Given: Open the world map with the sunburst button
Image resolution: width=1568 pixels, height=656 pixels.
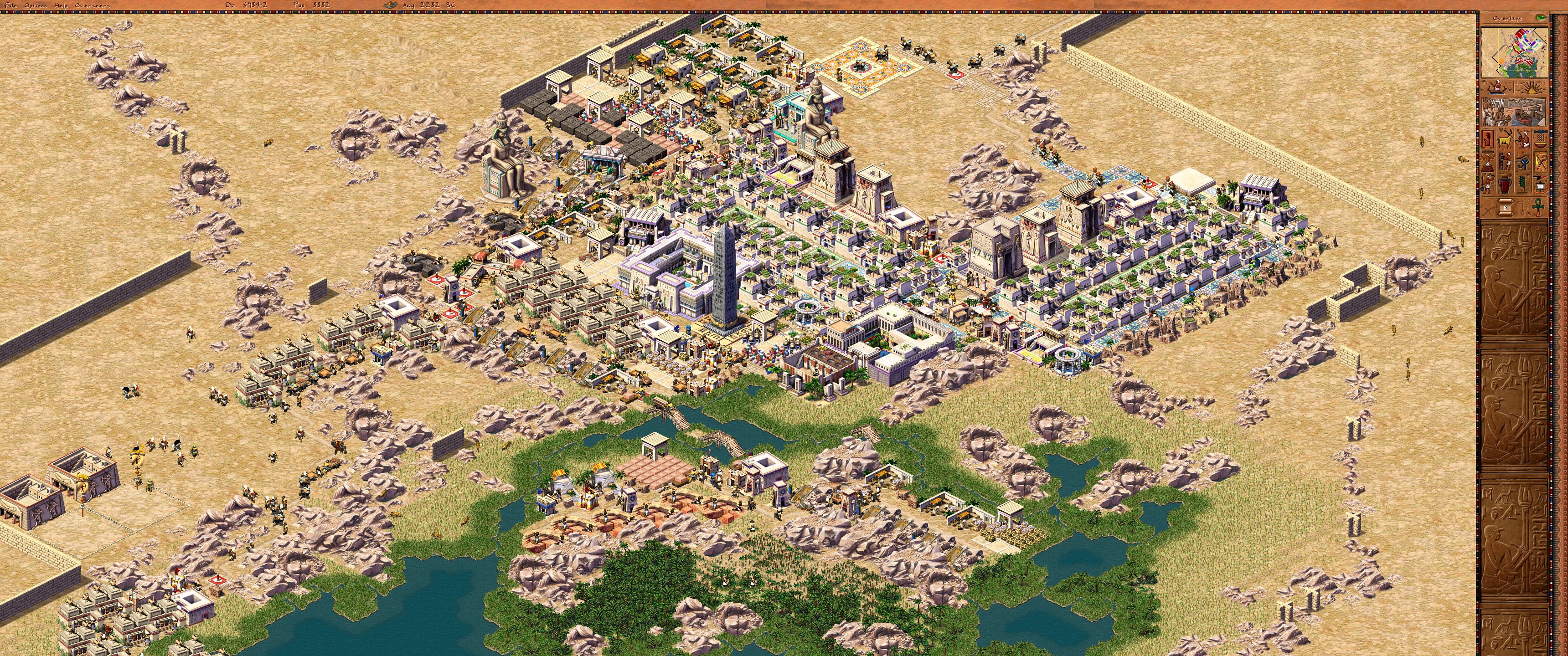Looking at the screenshot, I should (1531, 87).
